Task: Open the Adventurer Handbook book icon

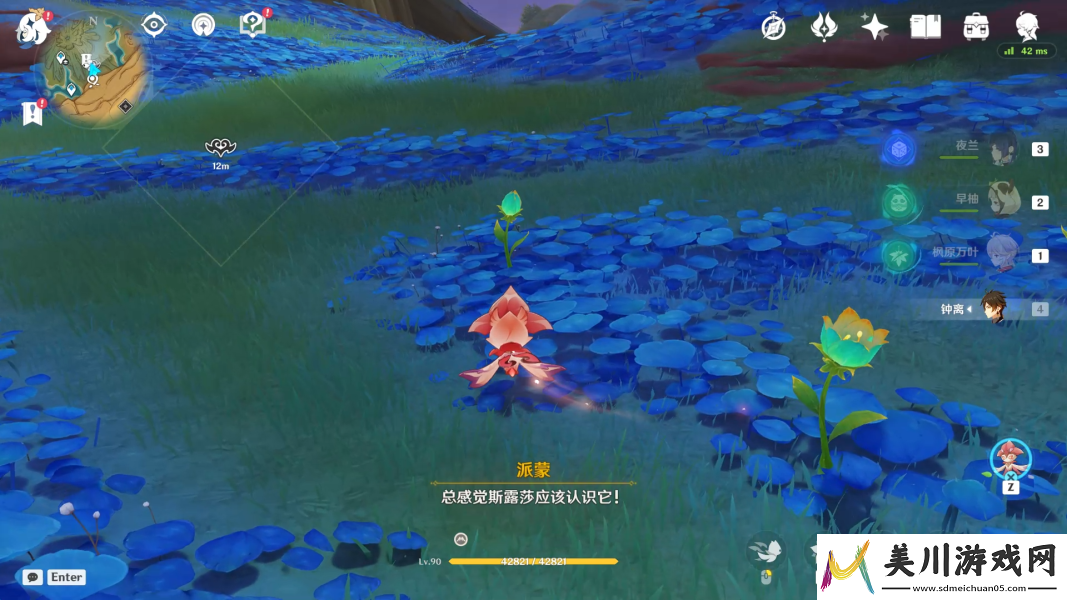Action: pos(925,27)
